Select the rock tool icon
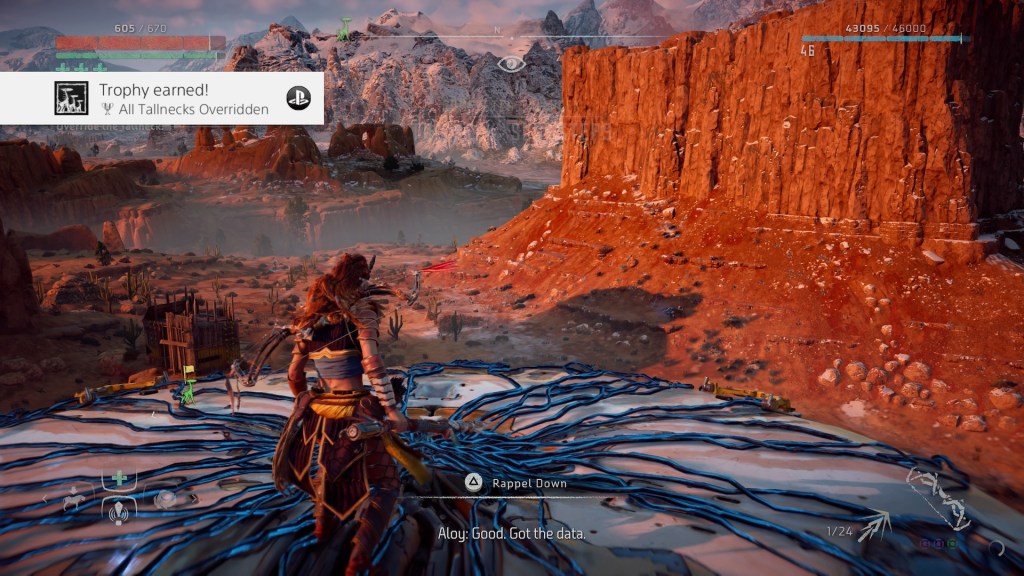Image resolution: width=1024 pixels, height=576 pixels. [165, 498]
